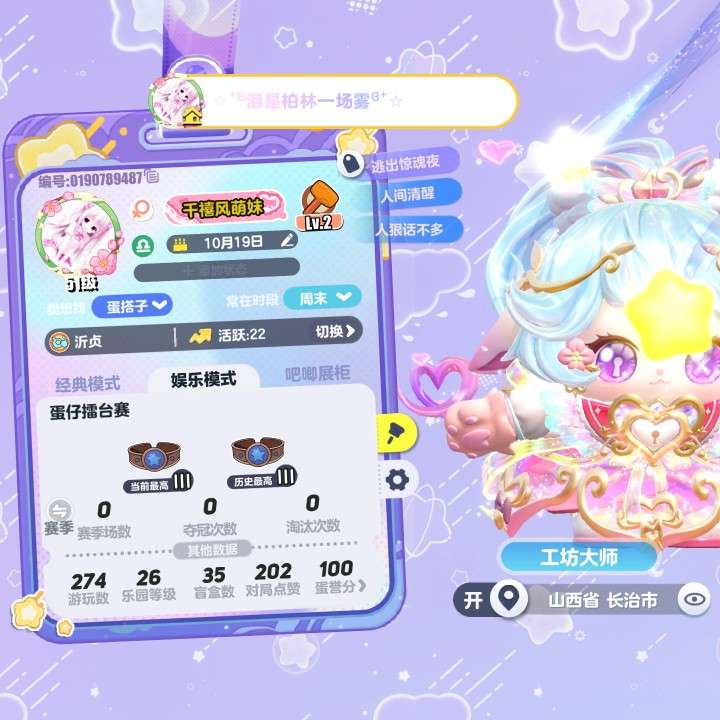This screenshot has height=720, width=720.
Task: Click the yellow paintbrush decorate button
Action: pos(394,432)
